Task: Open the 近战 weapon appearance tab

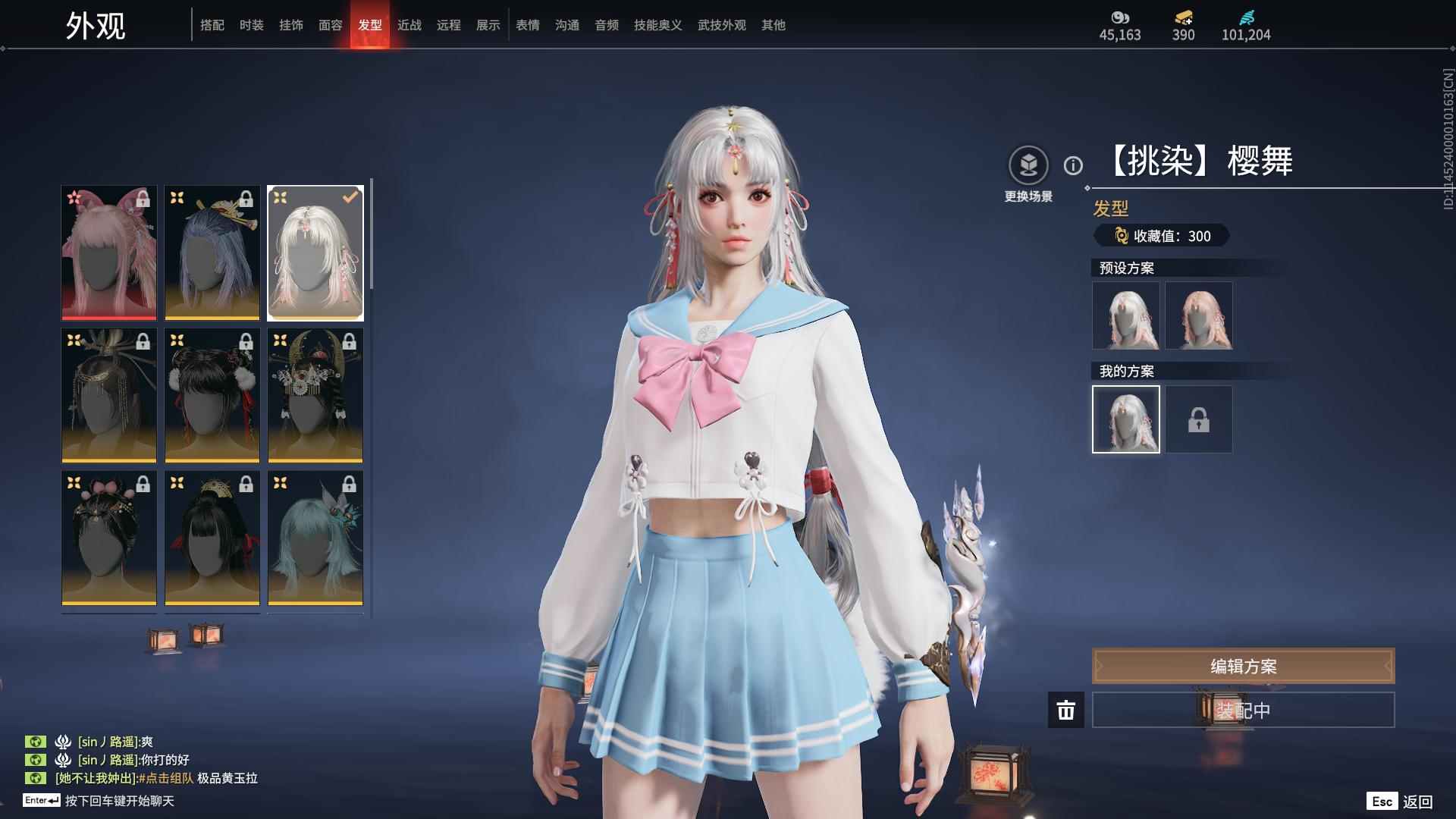Action: (x=409, y=25)
